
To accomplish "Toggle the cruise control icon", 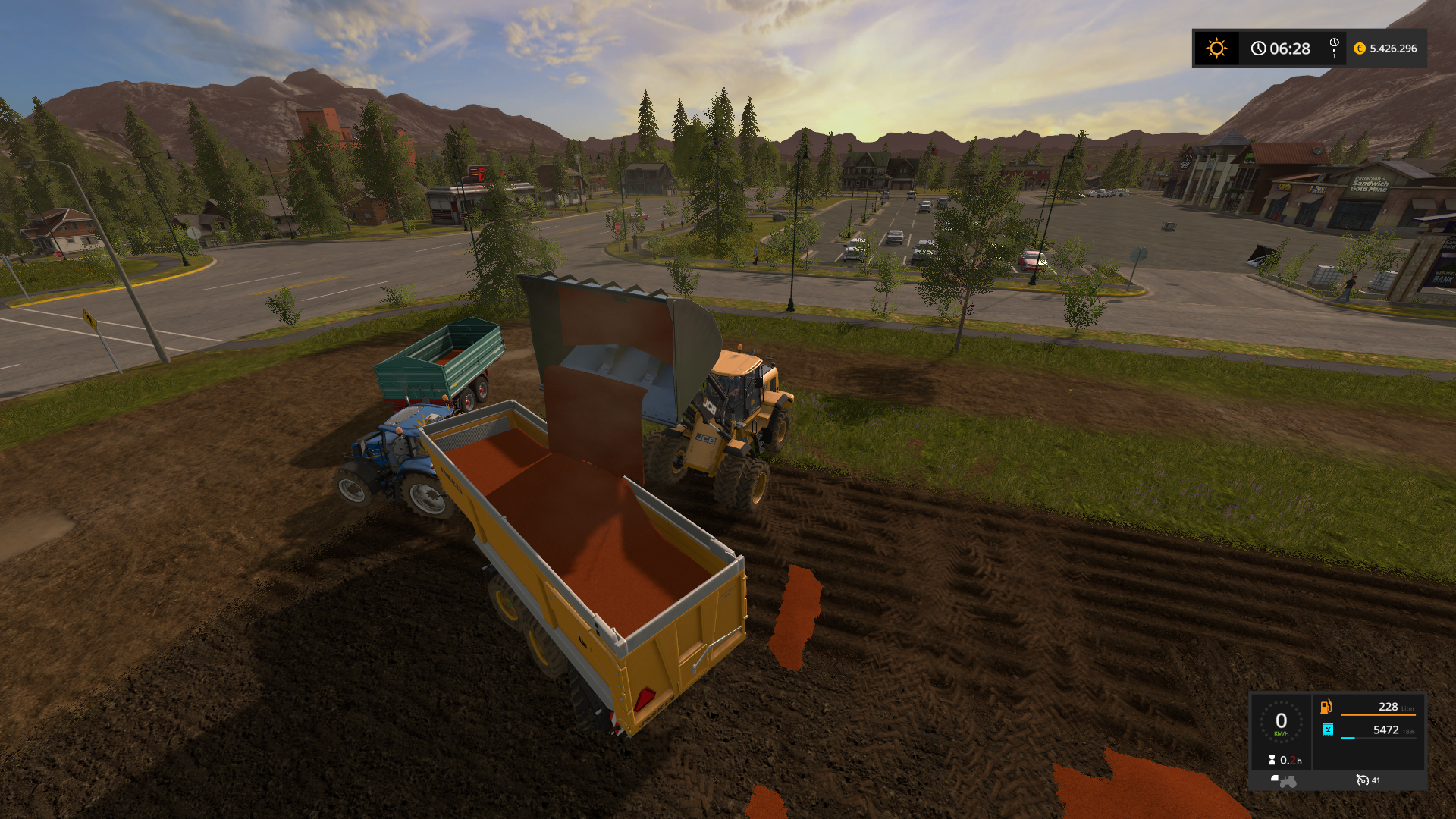I will [1363, 780].
